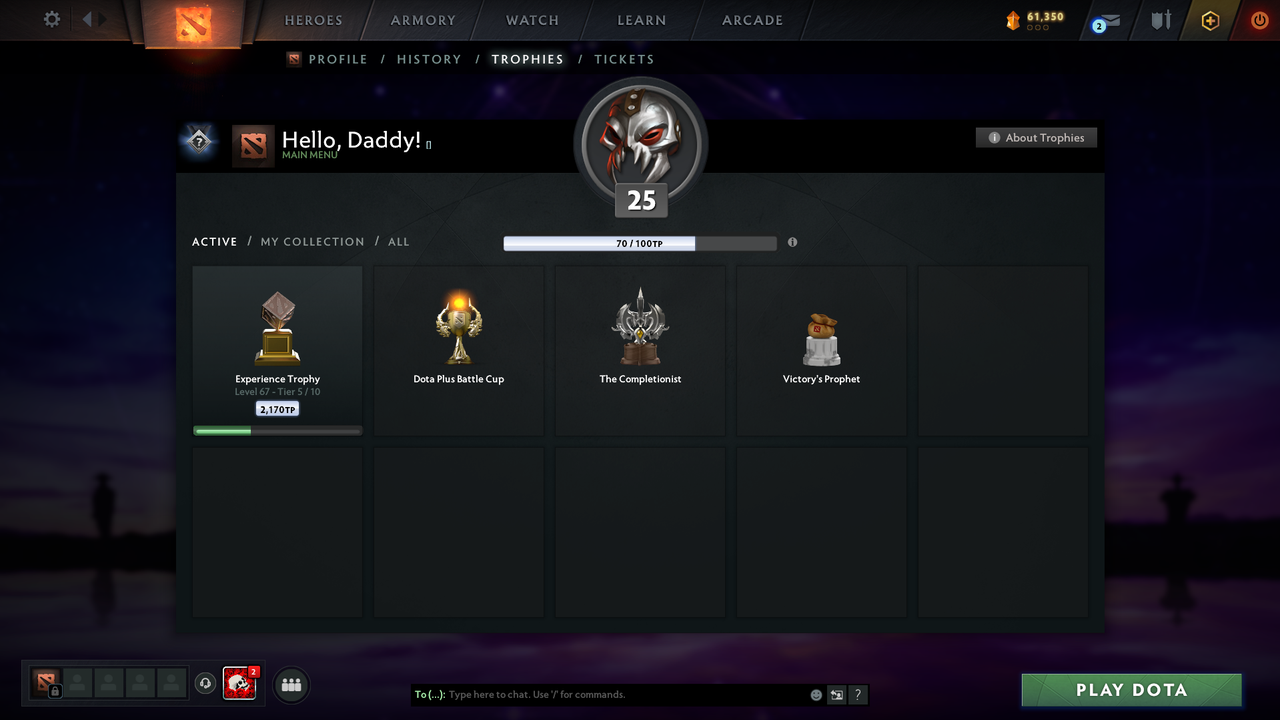Open the ARCADE menu
The height and width of the screenshot is (720, 1280).
[x=751, y=20]
